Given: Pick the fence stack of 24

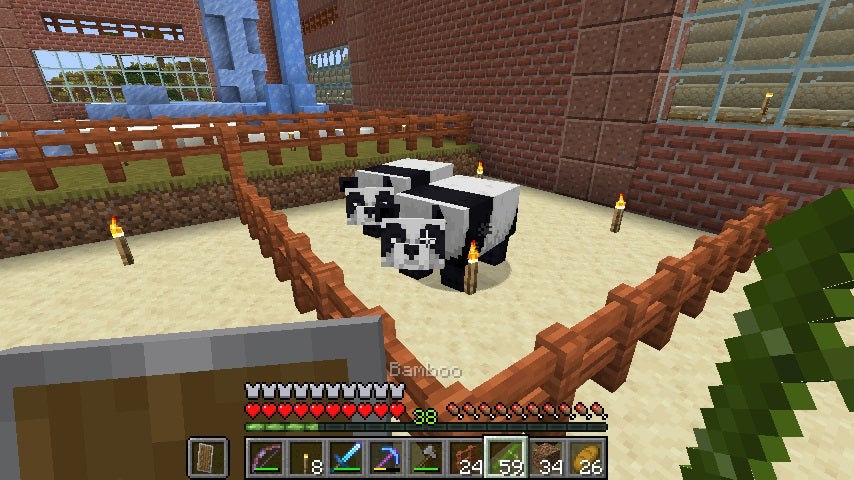Looking at the screenshot, I should pyautogui.click(x=465, y=458).
